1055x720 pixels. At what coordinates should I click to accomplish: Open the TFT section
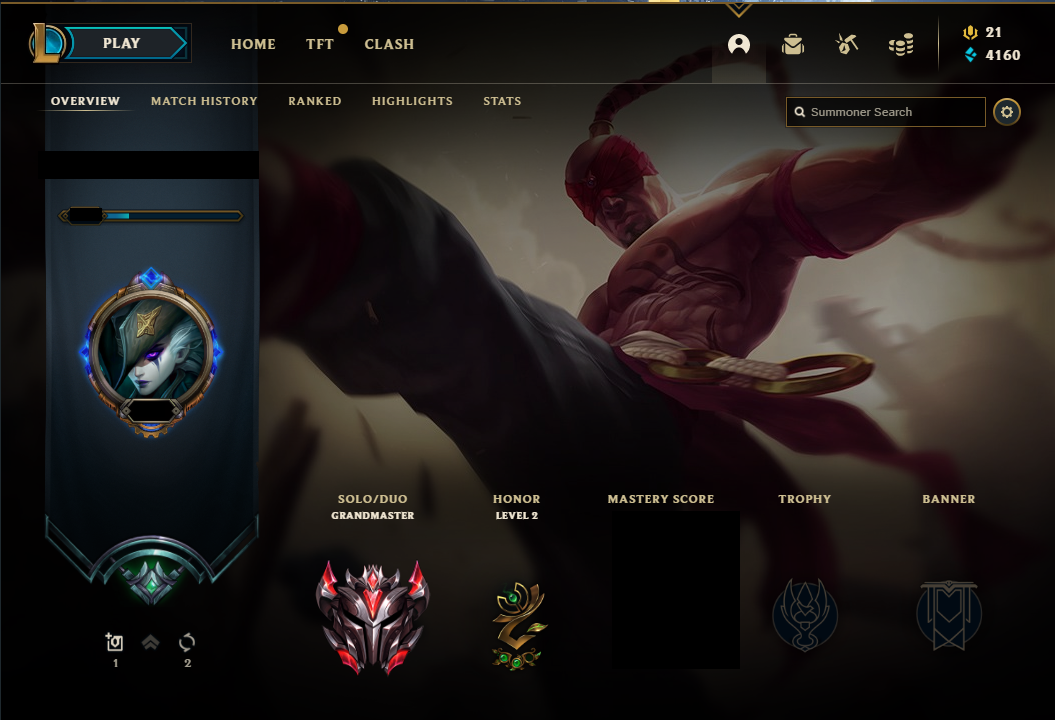click(320, 44)
